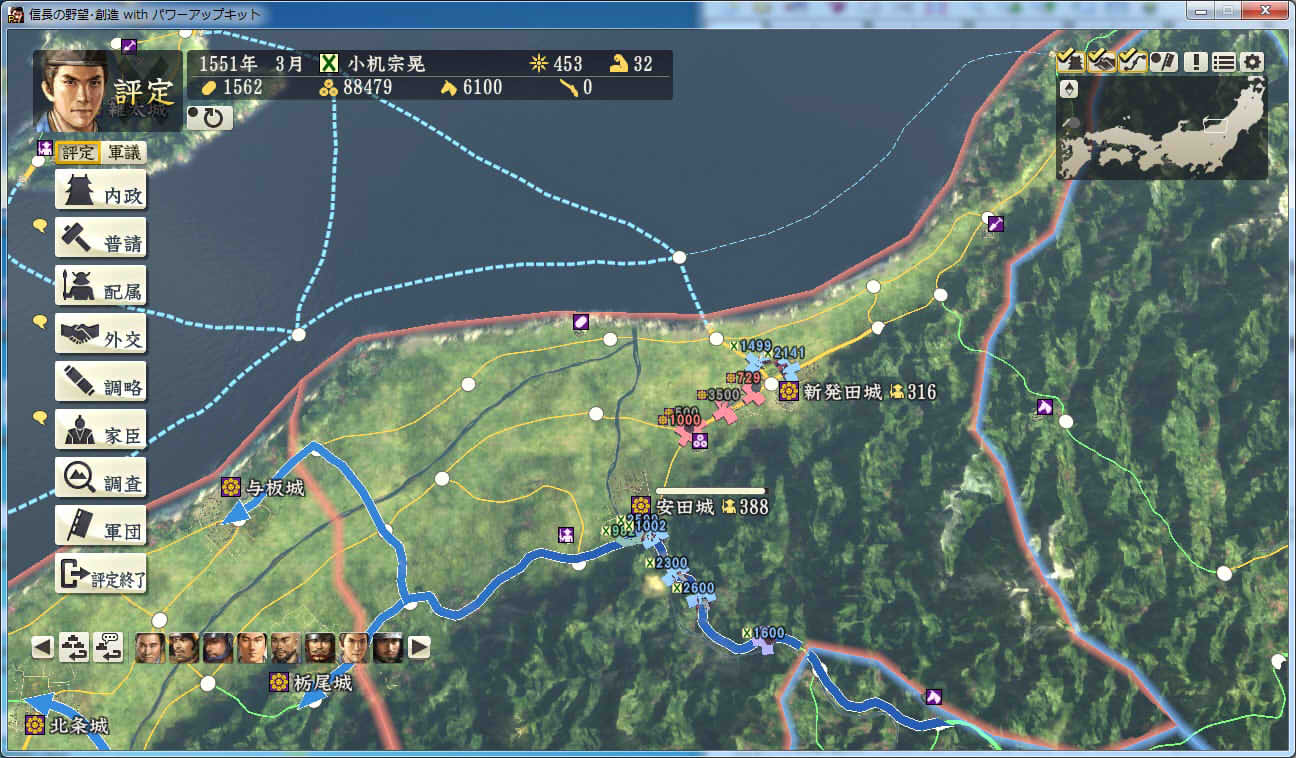This screenshot has height=758, width=1296.
Task: End the council with 評定終了
Action: click(101, 577)
